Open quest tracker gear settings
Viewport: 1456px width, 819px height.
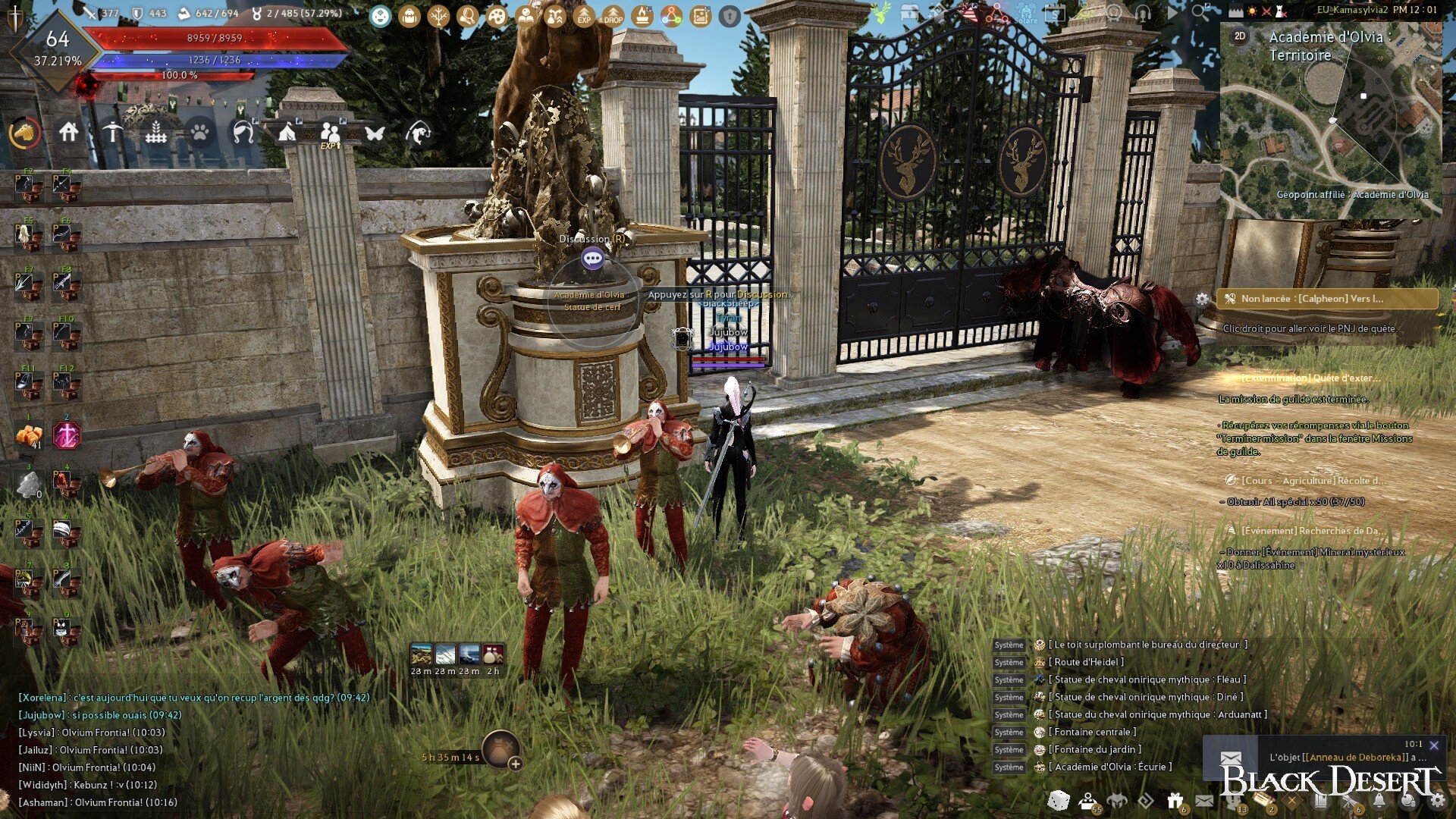[1203, 299]
